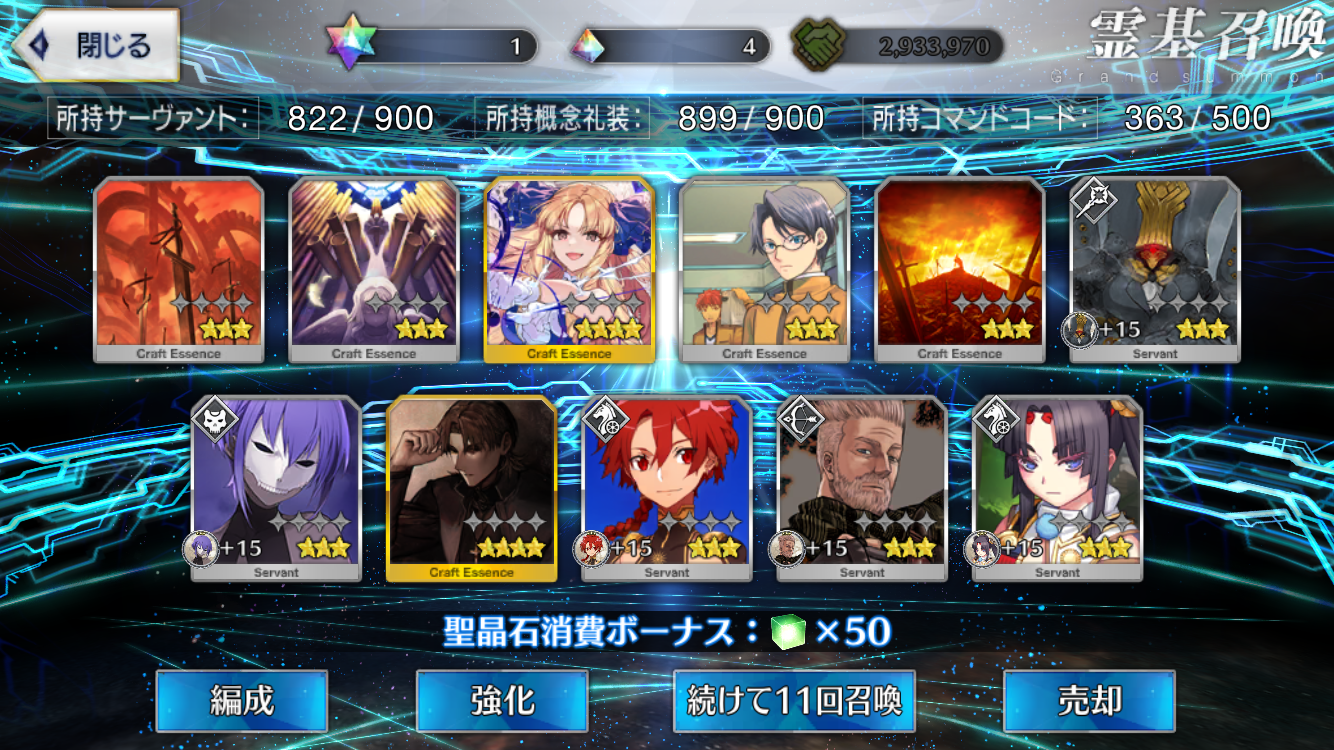Close the summon results with 閉じる
This screenshot has height=750, width=1334.
[x=97, y=46]
